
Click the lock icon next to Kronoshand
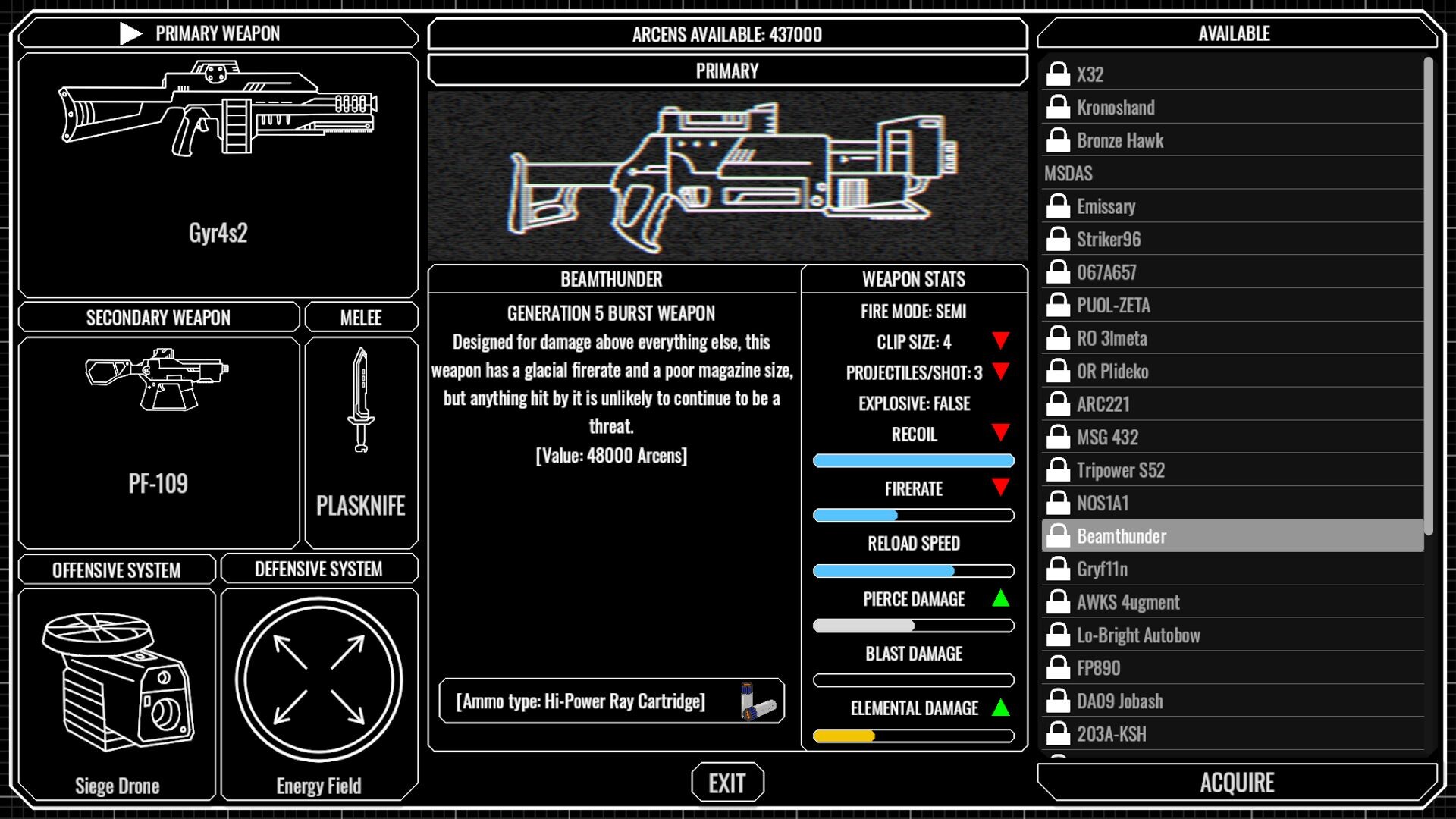click(x=1057, y=107)
